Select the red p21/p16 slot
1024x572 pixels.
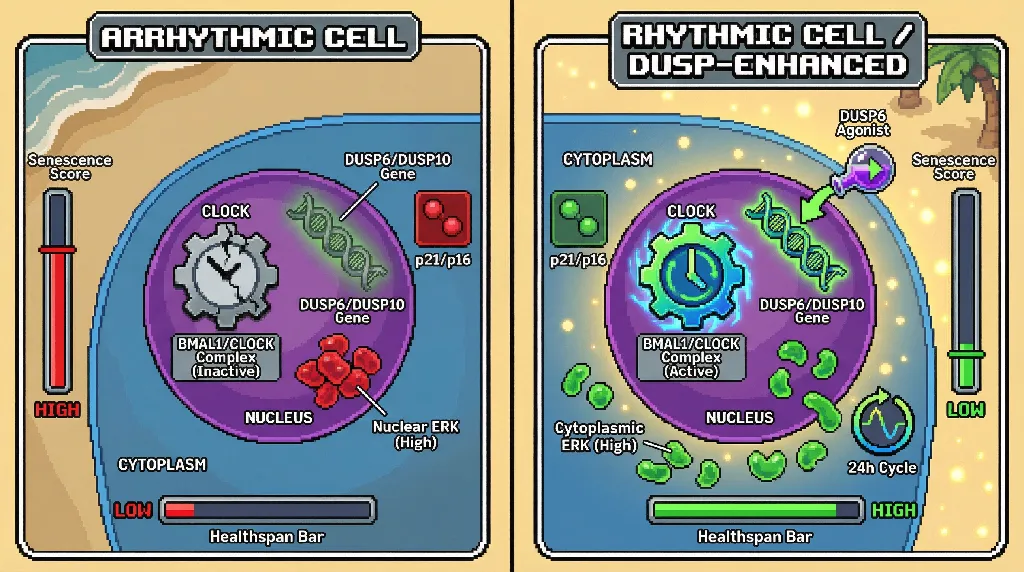(443, 219)
